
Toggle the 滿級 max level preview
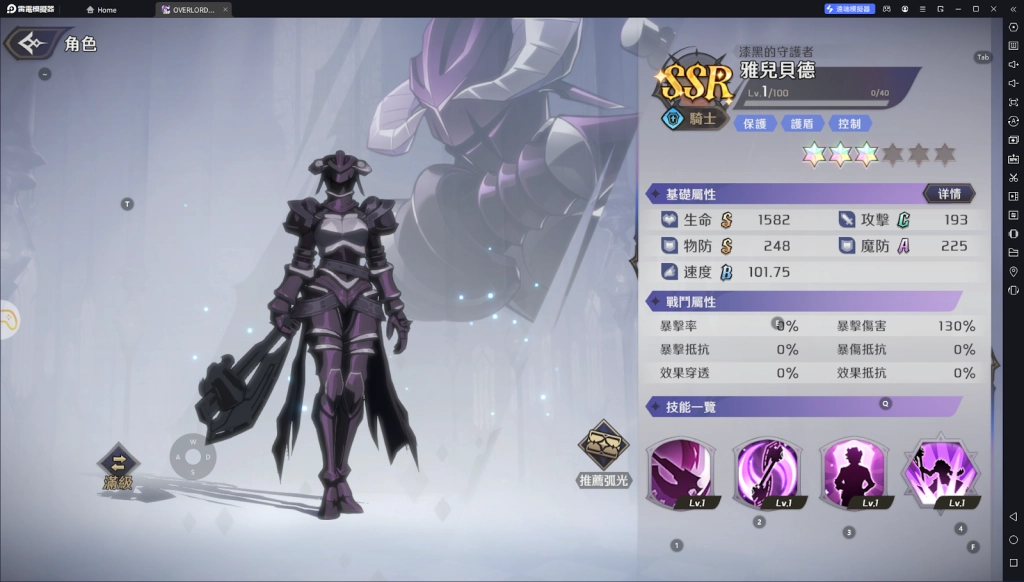(118, 465)
